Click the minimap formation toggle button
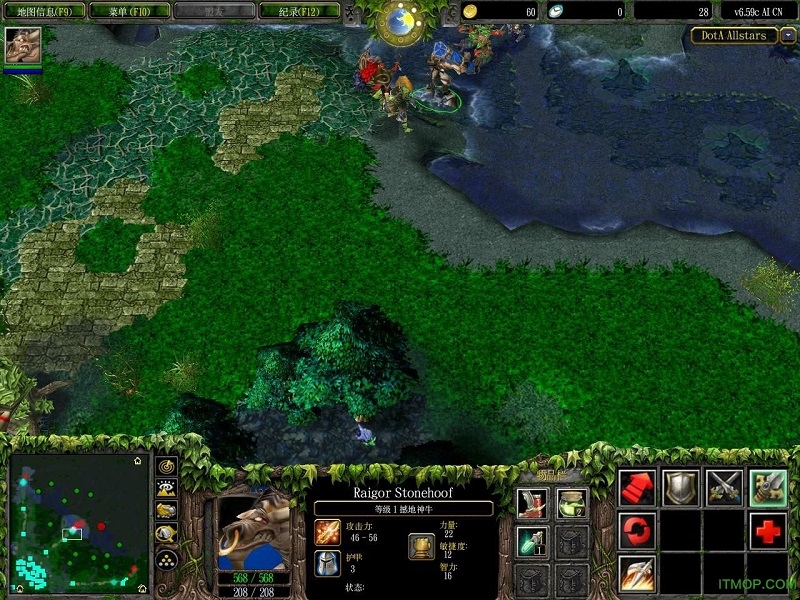The image size is (800, 600). click(x=167, y=559)
